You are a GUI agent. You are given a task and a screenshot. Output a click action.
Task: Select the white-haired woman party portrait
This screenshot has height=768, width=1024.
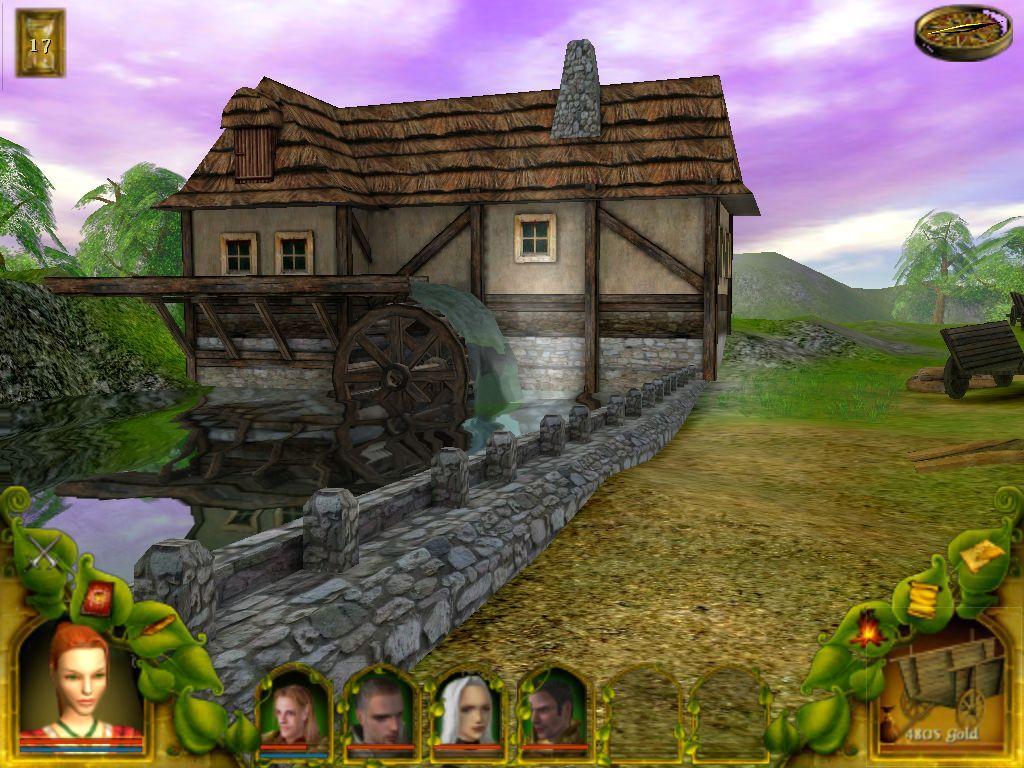(x=466, y=712)
